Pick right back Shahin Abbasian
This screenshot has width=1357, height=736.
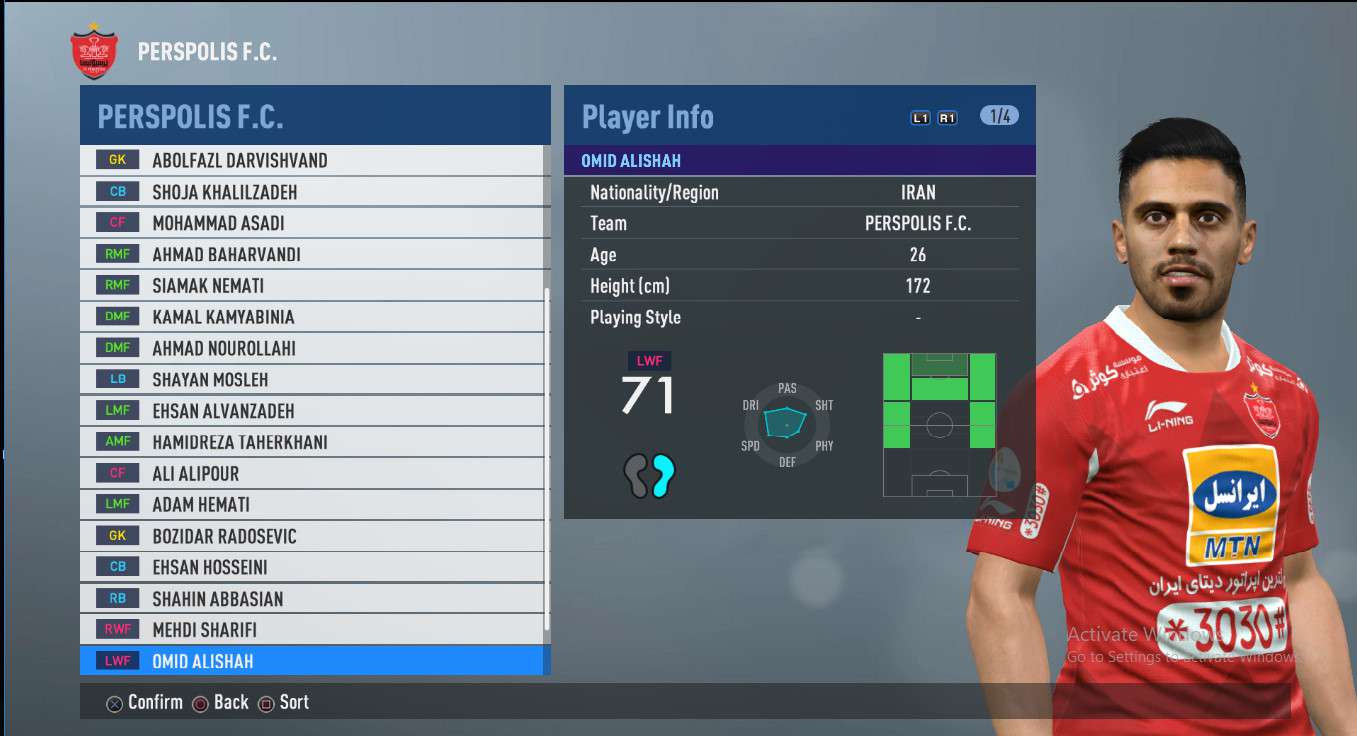(x=312, y=599)
